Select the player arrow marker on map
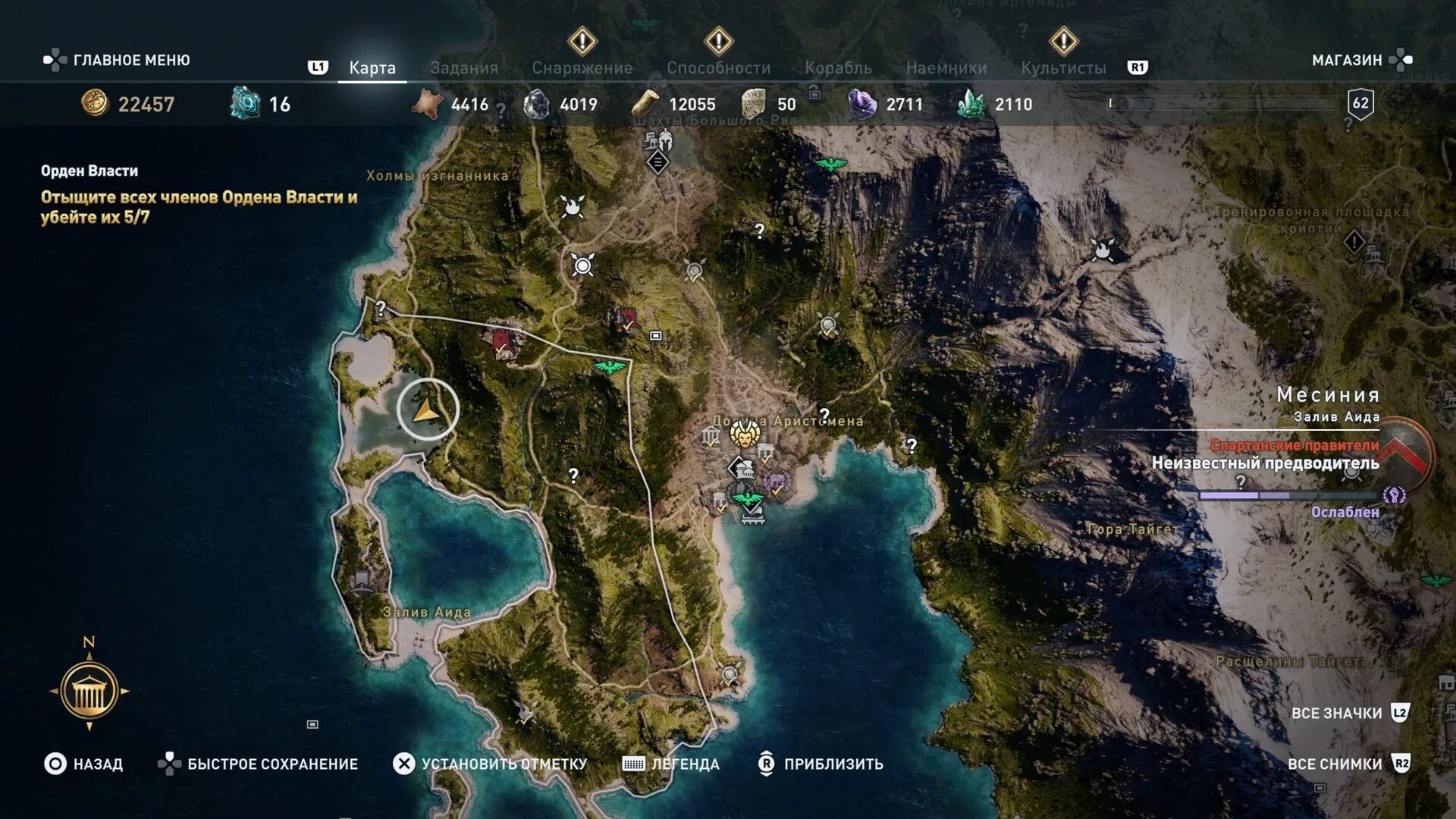The height and width of the screenshot is (819, 1456). tap(427, 410)
